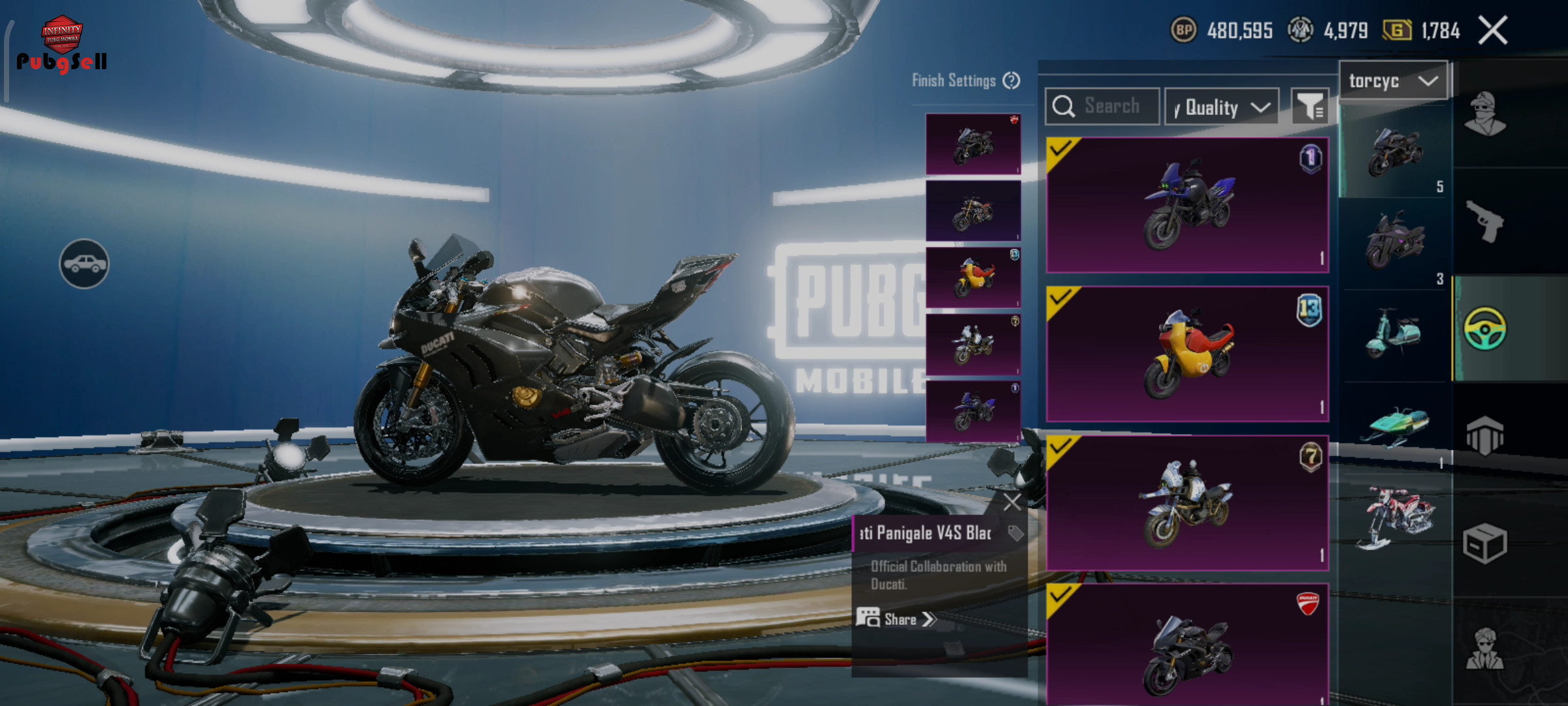
Task: Open the vehicles steering wheel category
Action: click(x=1486, y=328)
